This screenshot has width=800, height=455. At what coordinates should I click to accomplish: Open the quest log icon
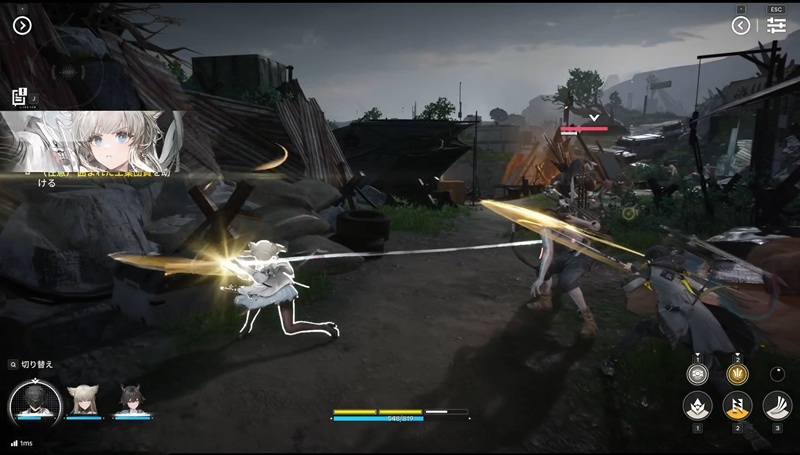pos(19,97)
